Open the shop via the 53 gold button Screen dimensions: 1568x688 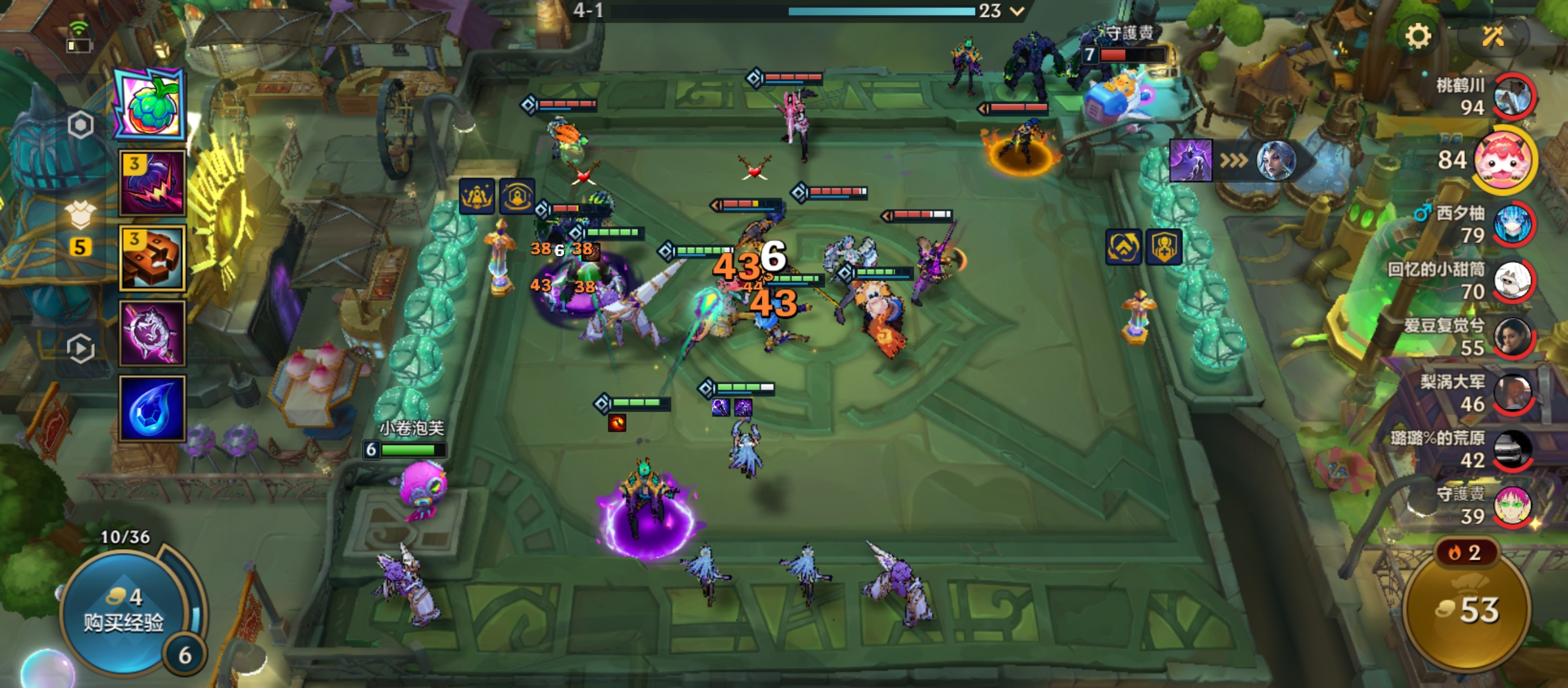[1467, 610]
